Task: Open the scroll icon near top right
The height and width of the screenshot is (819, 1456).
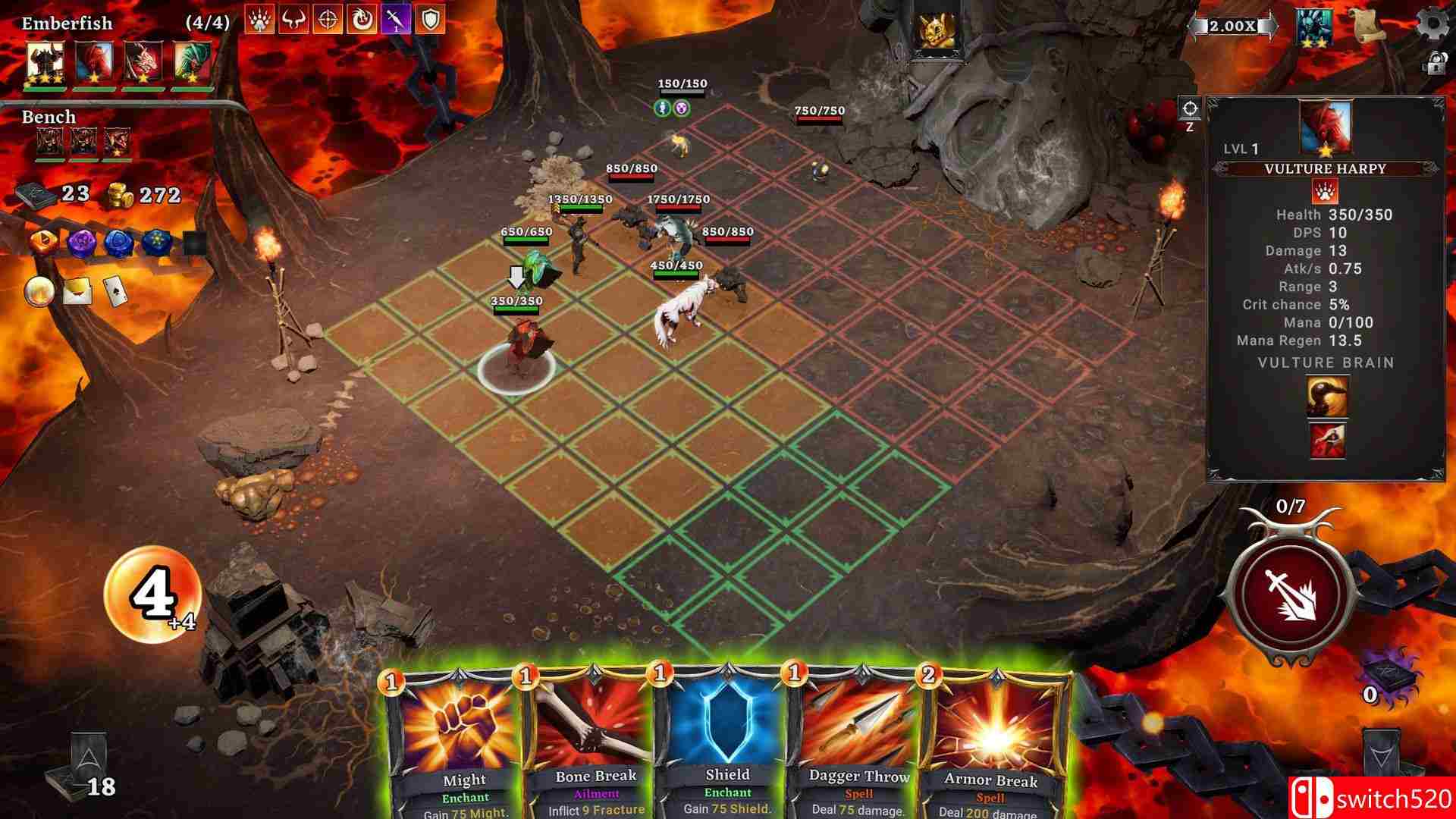Action: tap(1367, 24)
